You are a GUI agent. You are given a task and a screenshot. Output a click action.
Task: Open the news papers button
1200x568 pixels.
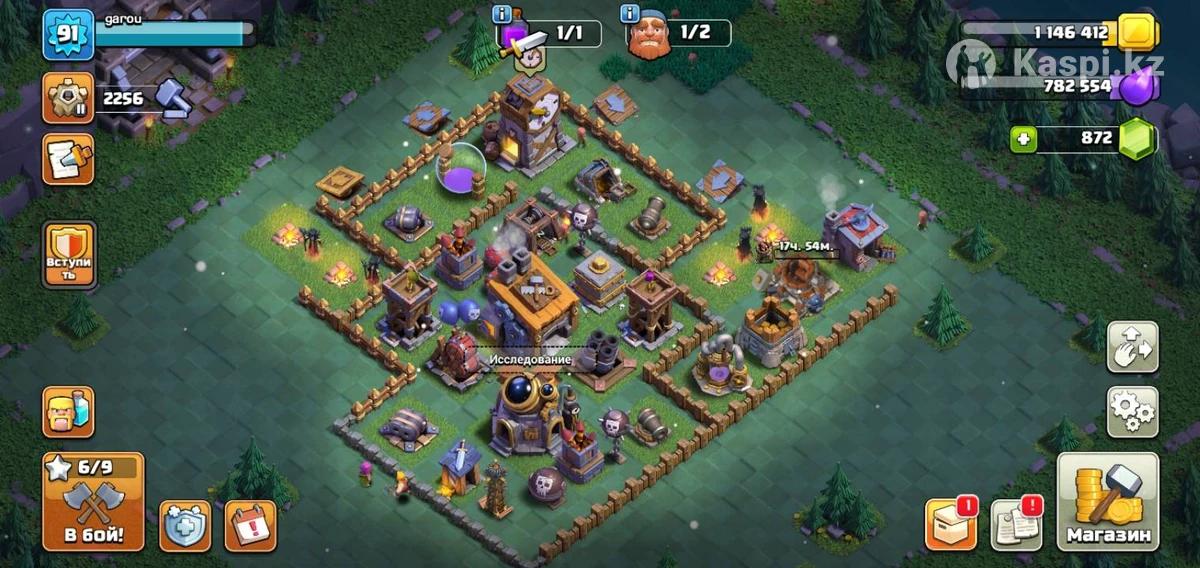[x=1016, y=524]
